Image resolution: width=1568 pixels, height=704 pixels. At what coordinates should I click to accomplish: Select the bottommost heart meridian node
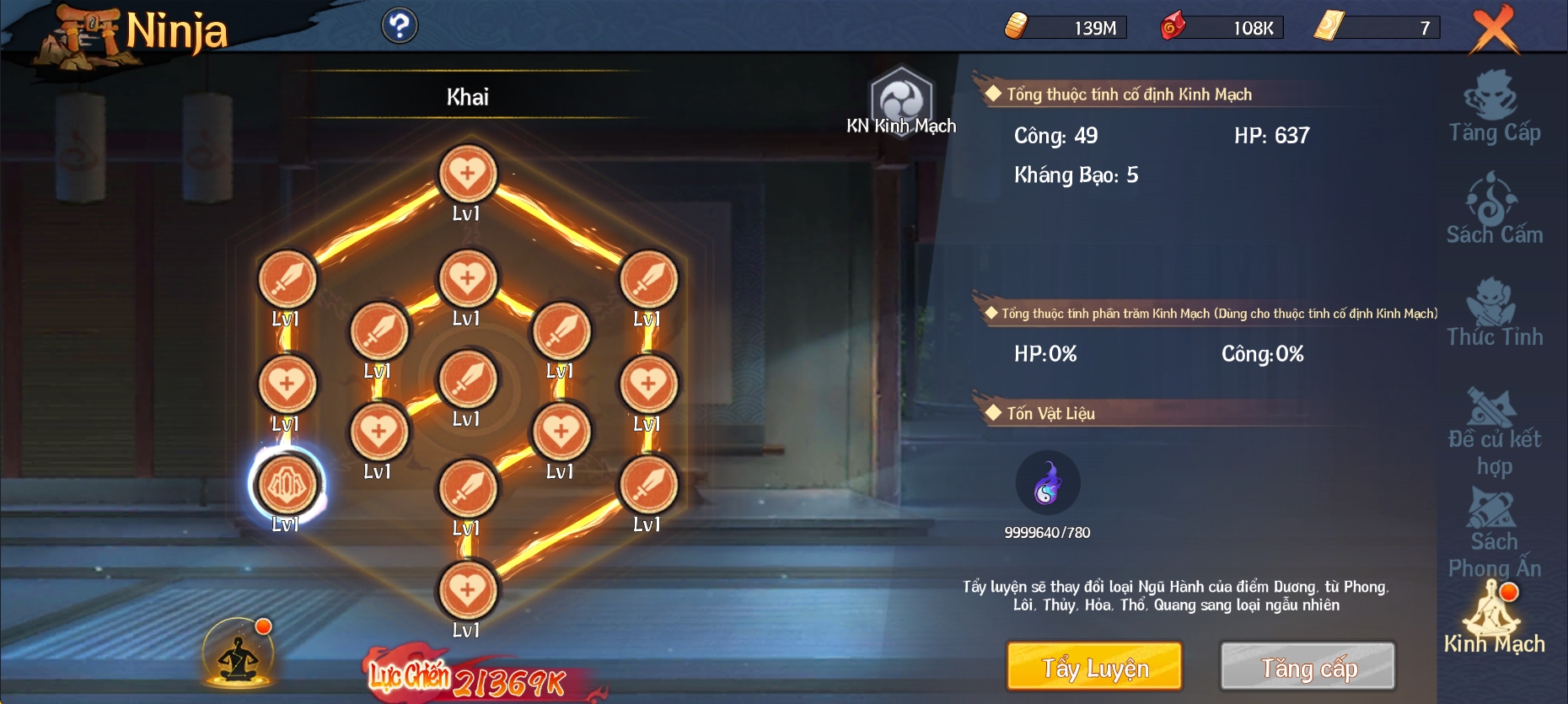[x=468, y=590]
